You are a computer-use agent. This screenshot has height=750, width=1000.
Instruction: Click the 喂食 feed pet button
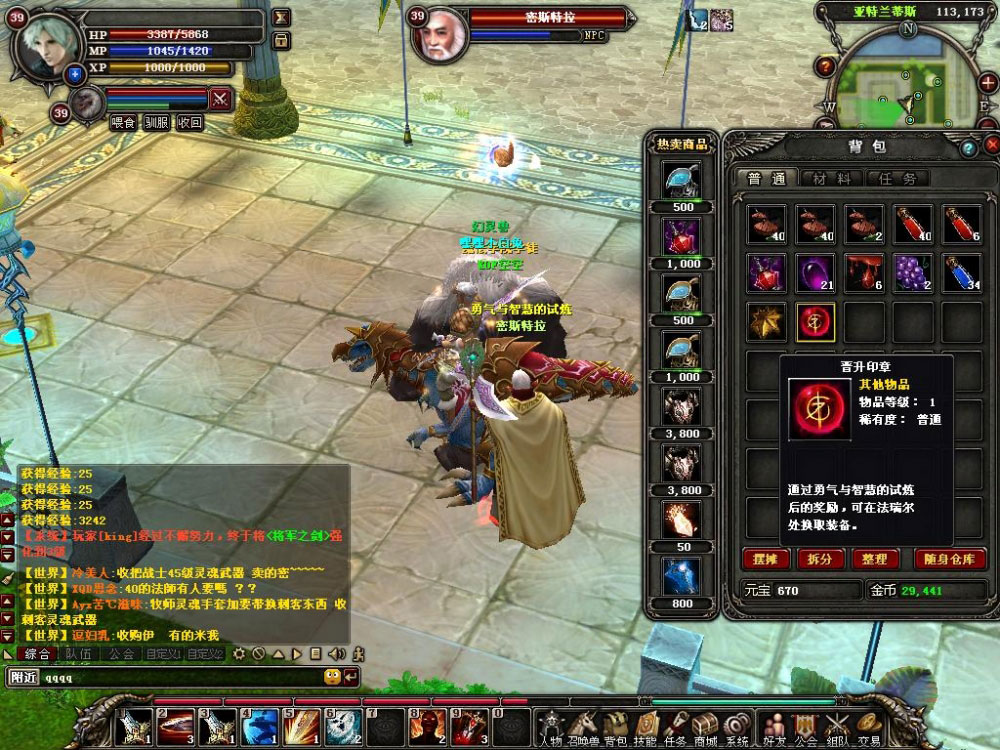(x=124, y=123)
